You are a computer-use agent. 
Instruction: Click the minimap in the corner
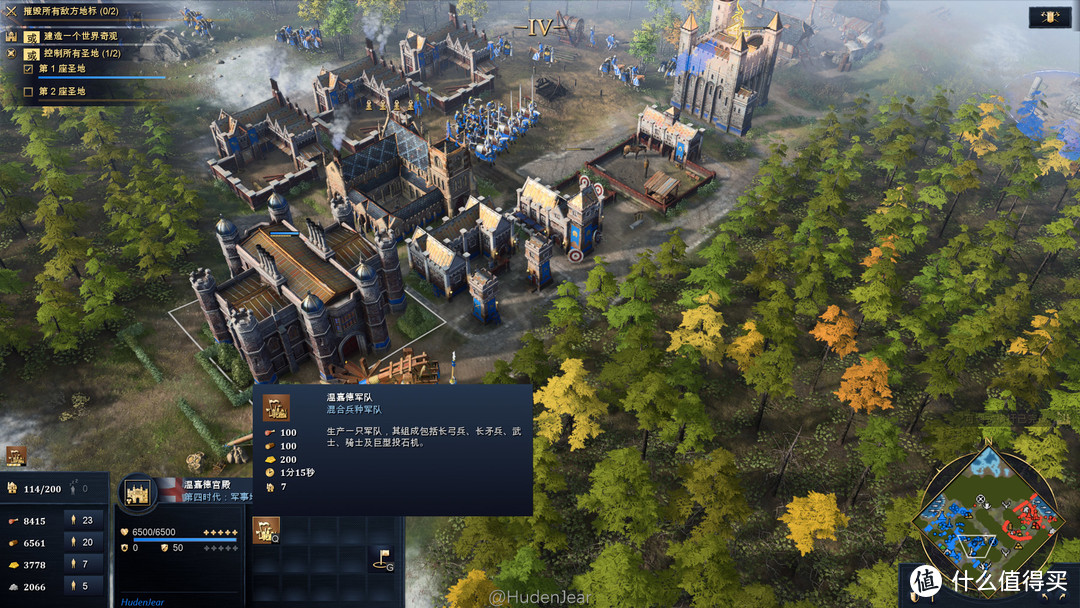[x=987, y=509]
